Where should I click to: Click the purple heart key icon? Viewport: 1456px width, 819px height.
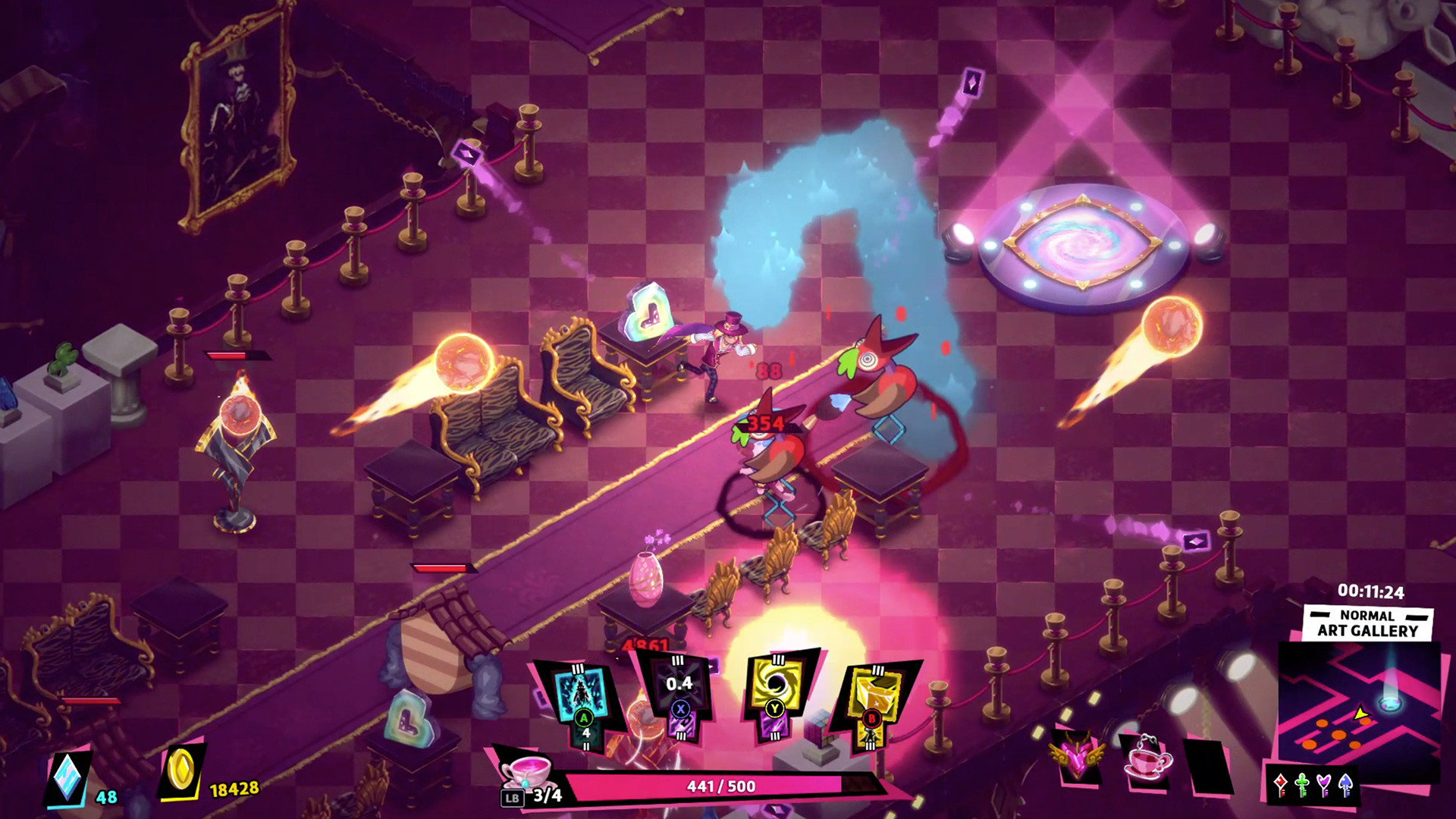pos(1323,783)
